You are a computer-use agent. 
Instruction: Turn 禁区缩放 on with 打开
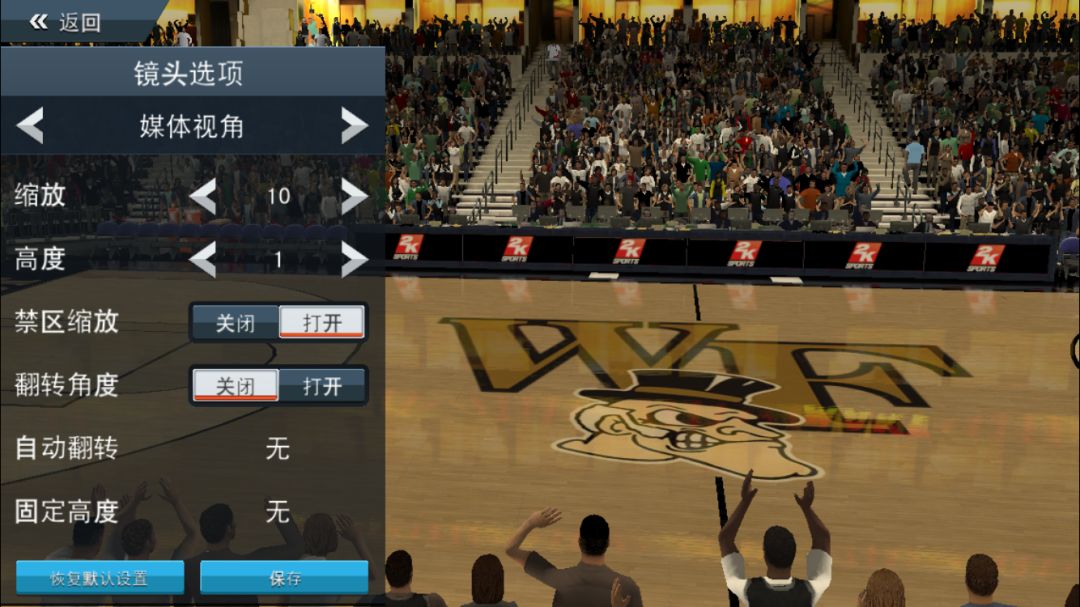click(321, 323)
